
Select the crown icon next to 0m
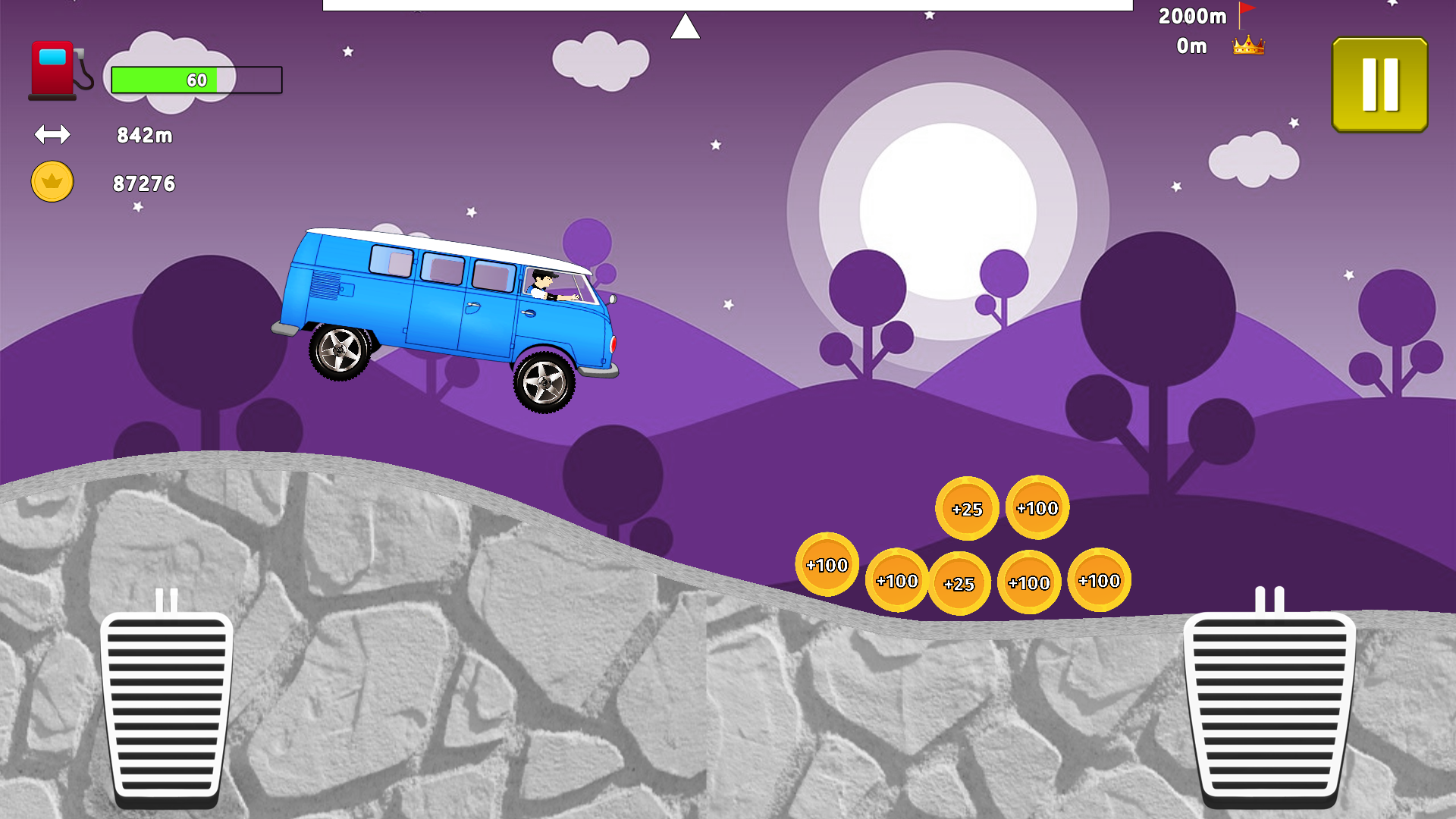coord(1248,45)
